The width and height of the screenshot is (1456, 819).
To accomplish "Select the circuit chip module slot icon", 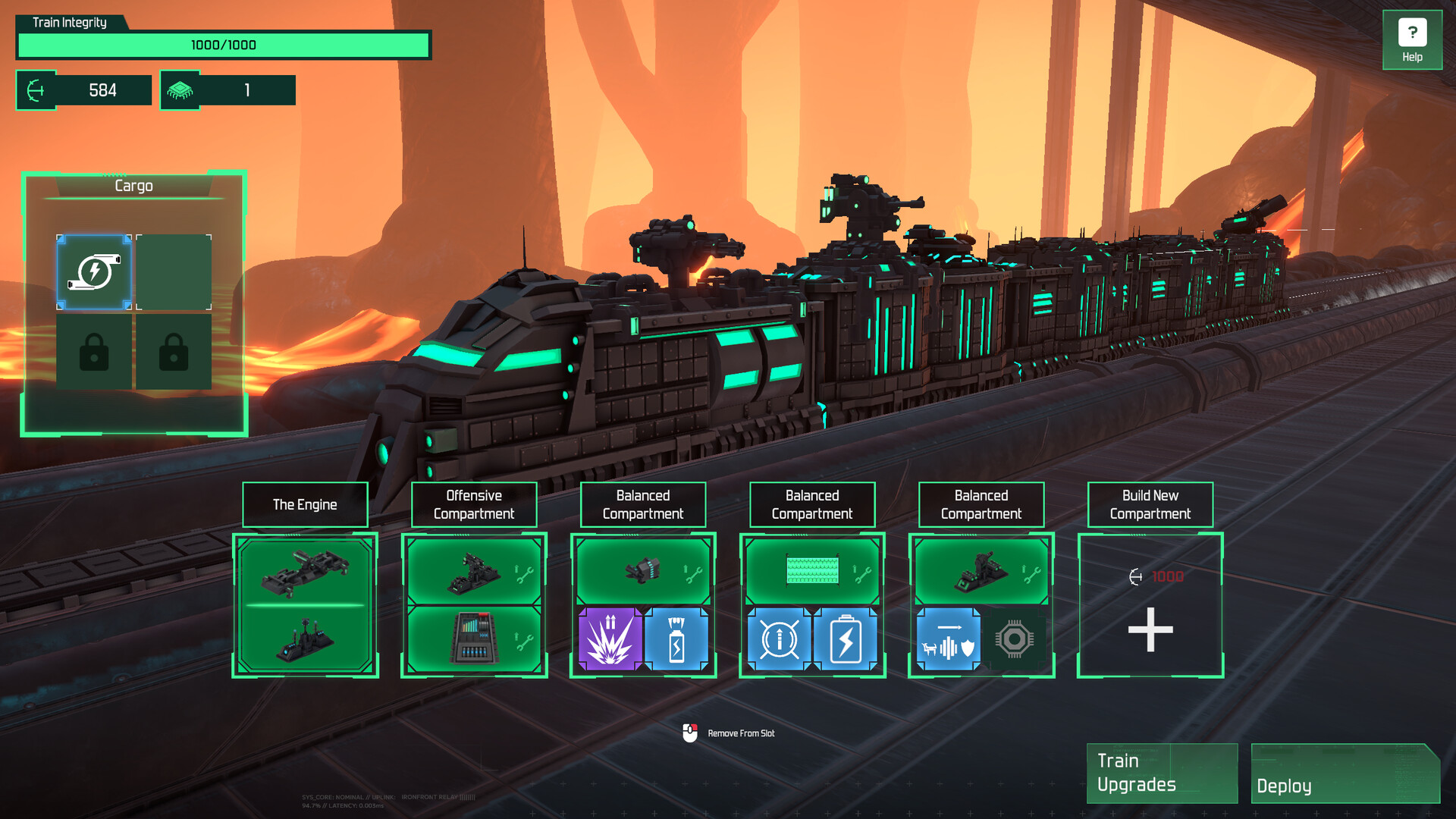I will [1017, 641].
